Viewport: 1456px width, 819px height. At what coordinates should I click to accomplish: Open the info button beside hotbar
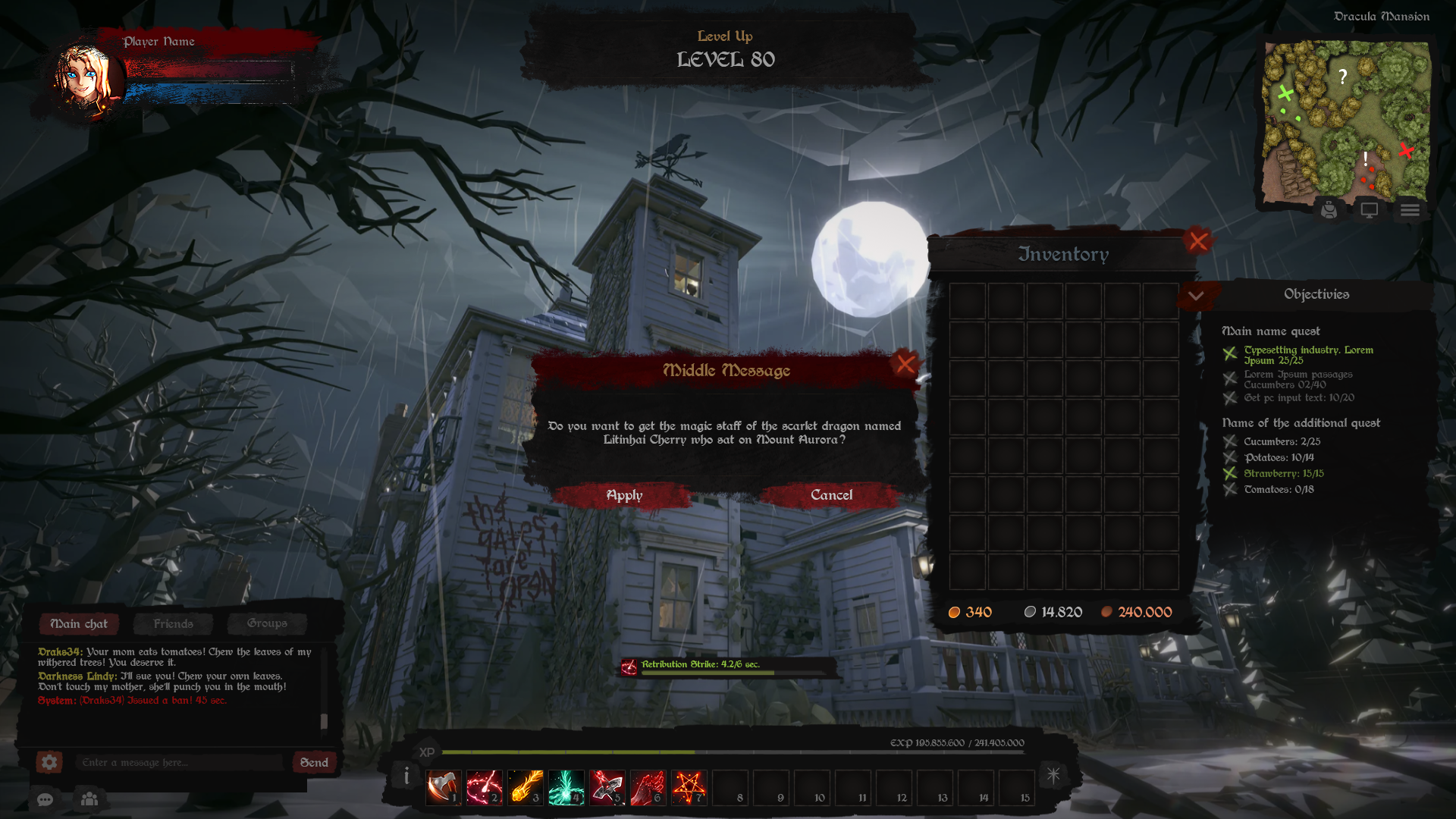click(x=406, y=776)
